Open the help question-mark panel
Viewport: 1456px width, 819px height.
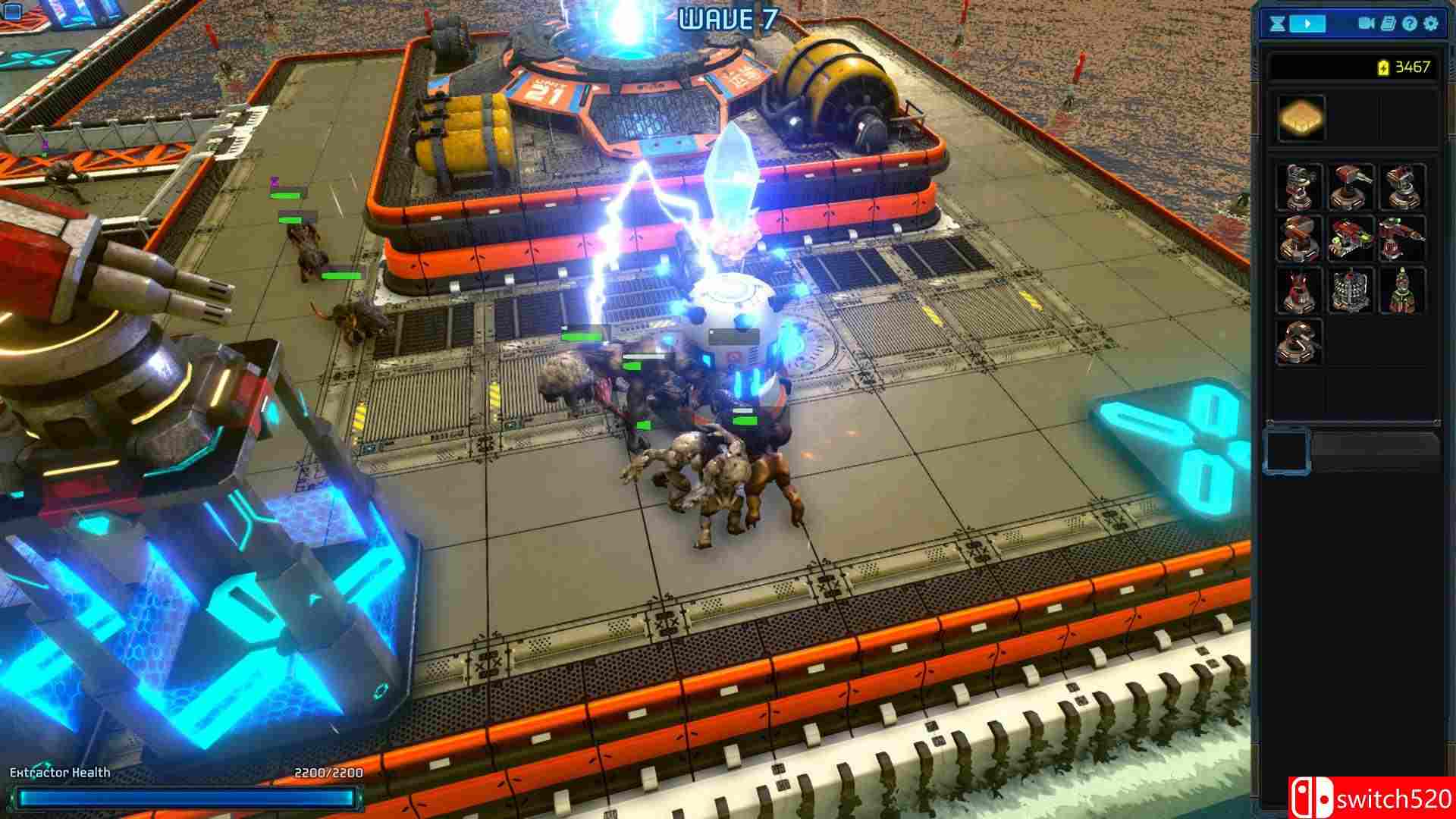click(1410, 24)
